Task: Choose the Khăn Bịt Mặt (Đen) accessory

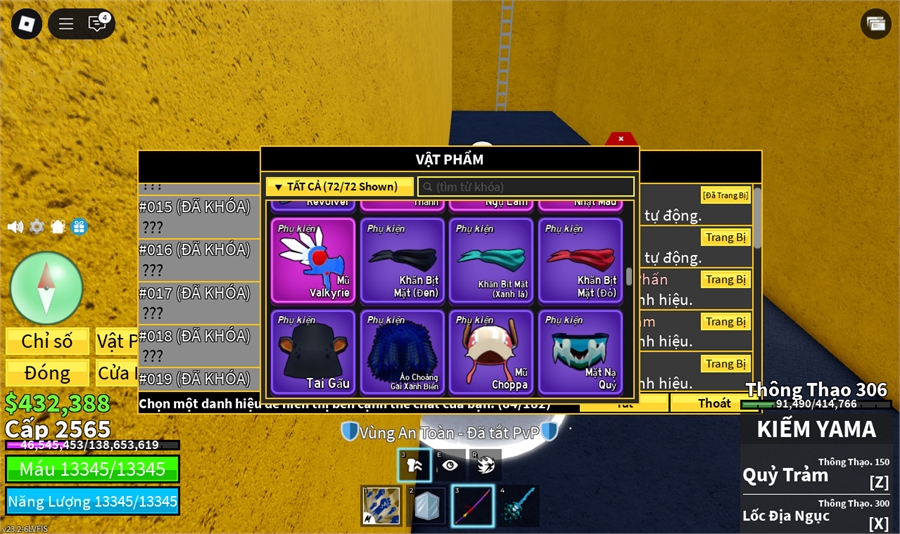Action: [x=402, y=260]
